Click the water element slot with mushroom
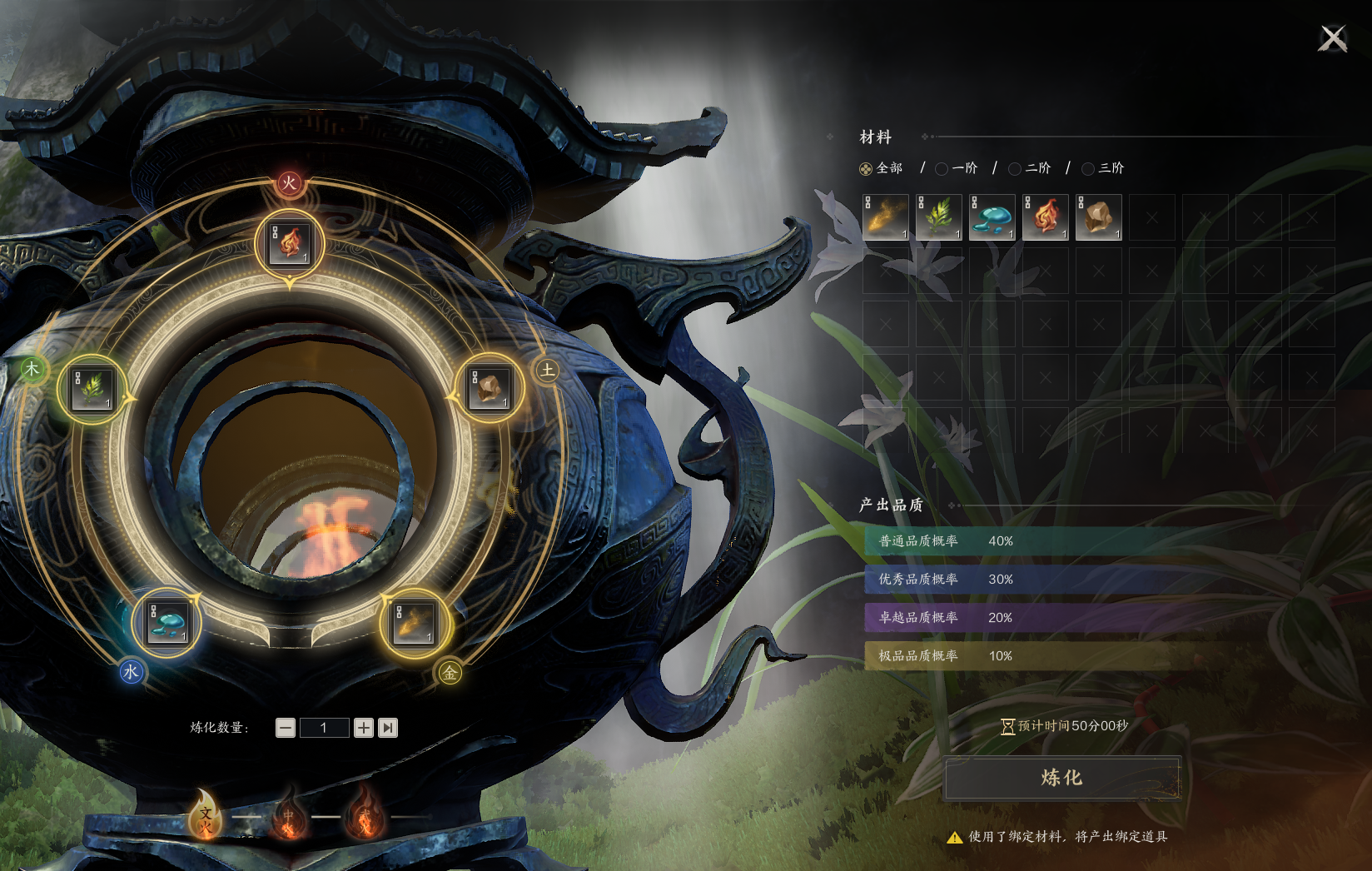 [x=167, y=623]
